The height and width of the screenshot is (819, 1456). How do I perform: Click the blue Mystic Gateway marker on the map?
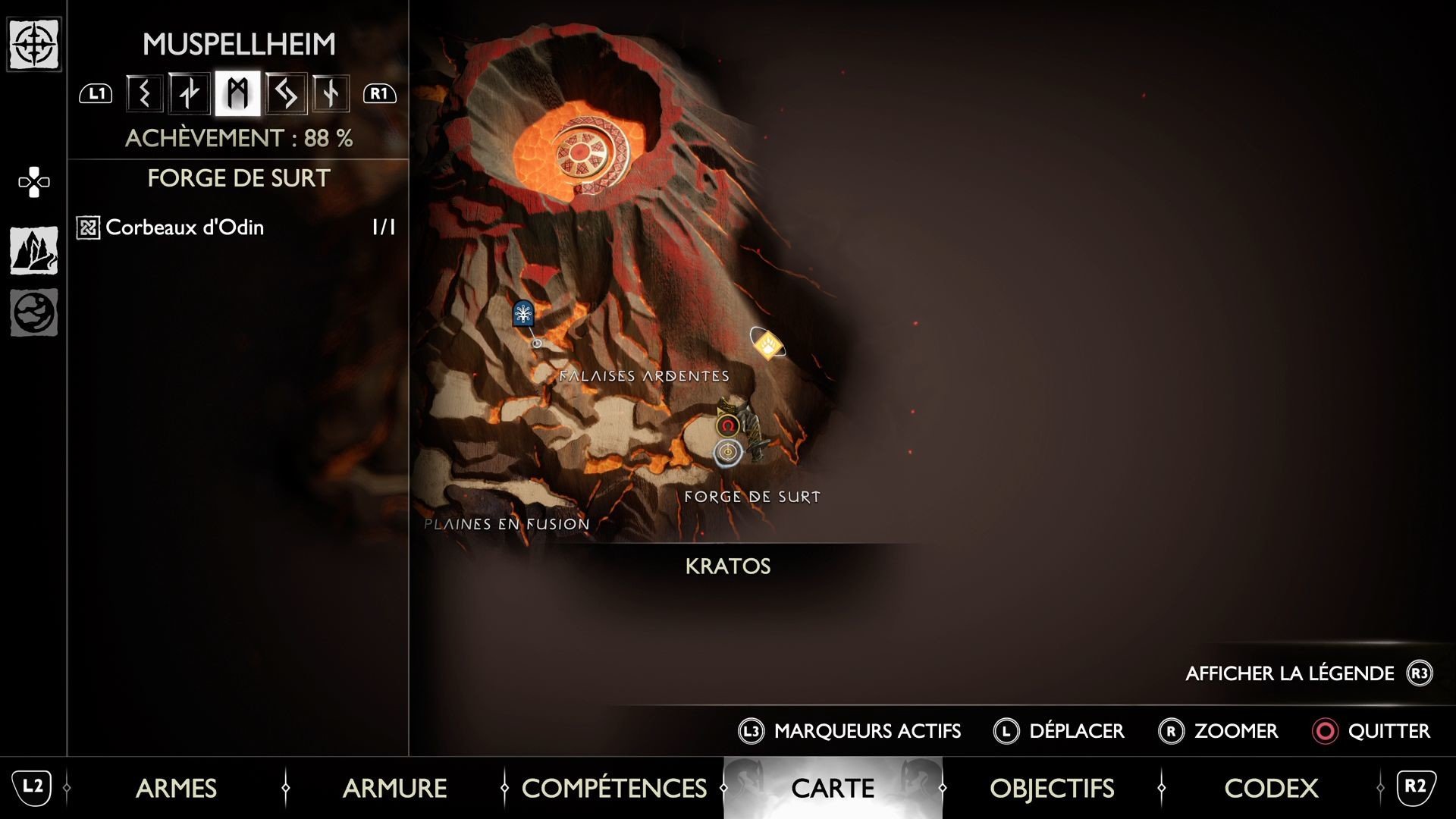coord(523,315)
